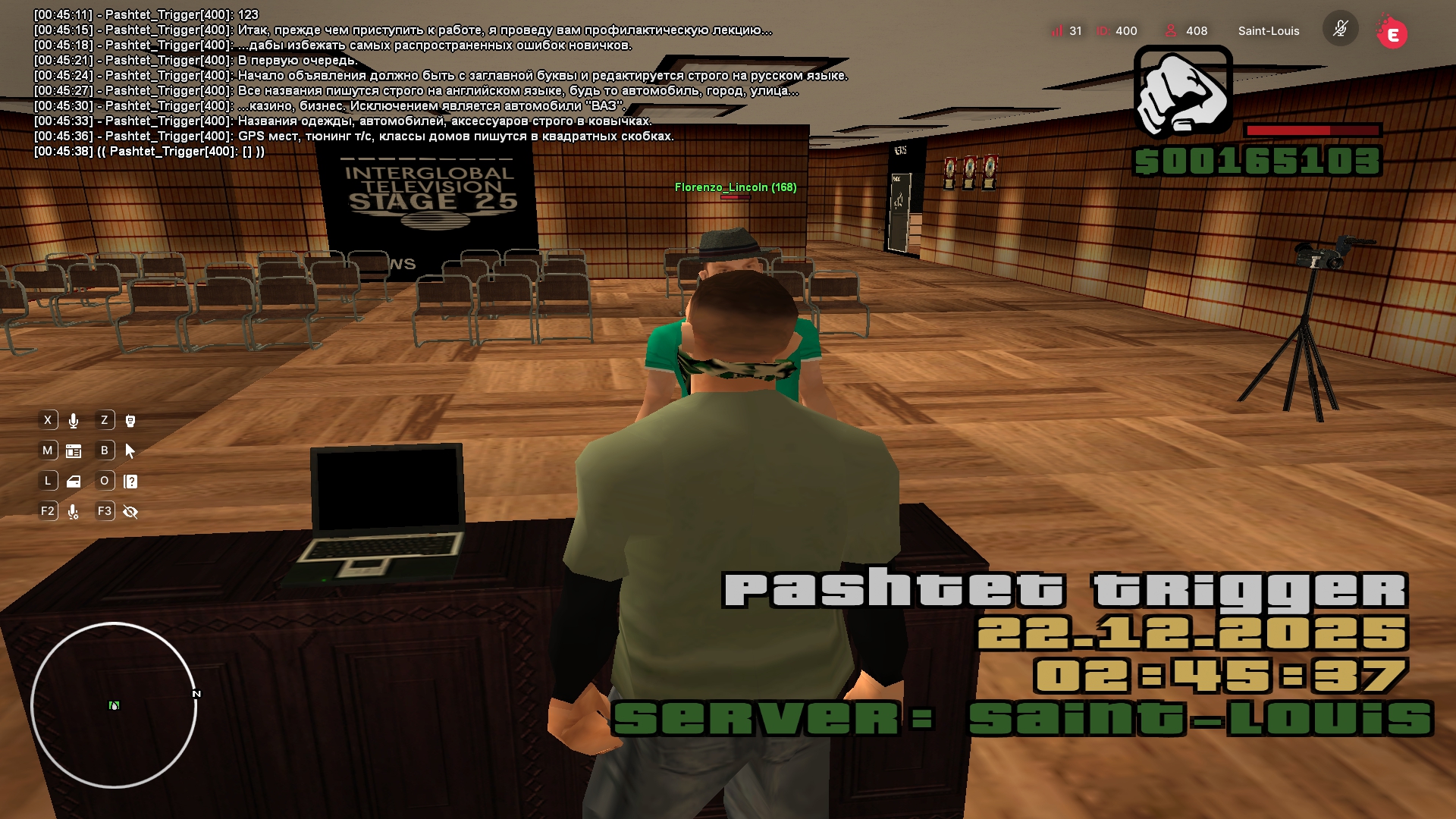Viewport: 1456px width, 819px height.
Task: Activate the walkie-talkie radio icon
Action: tap(130, 421)
